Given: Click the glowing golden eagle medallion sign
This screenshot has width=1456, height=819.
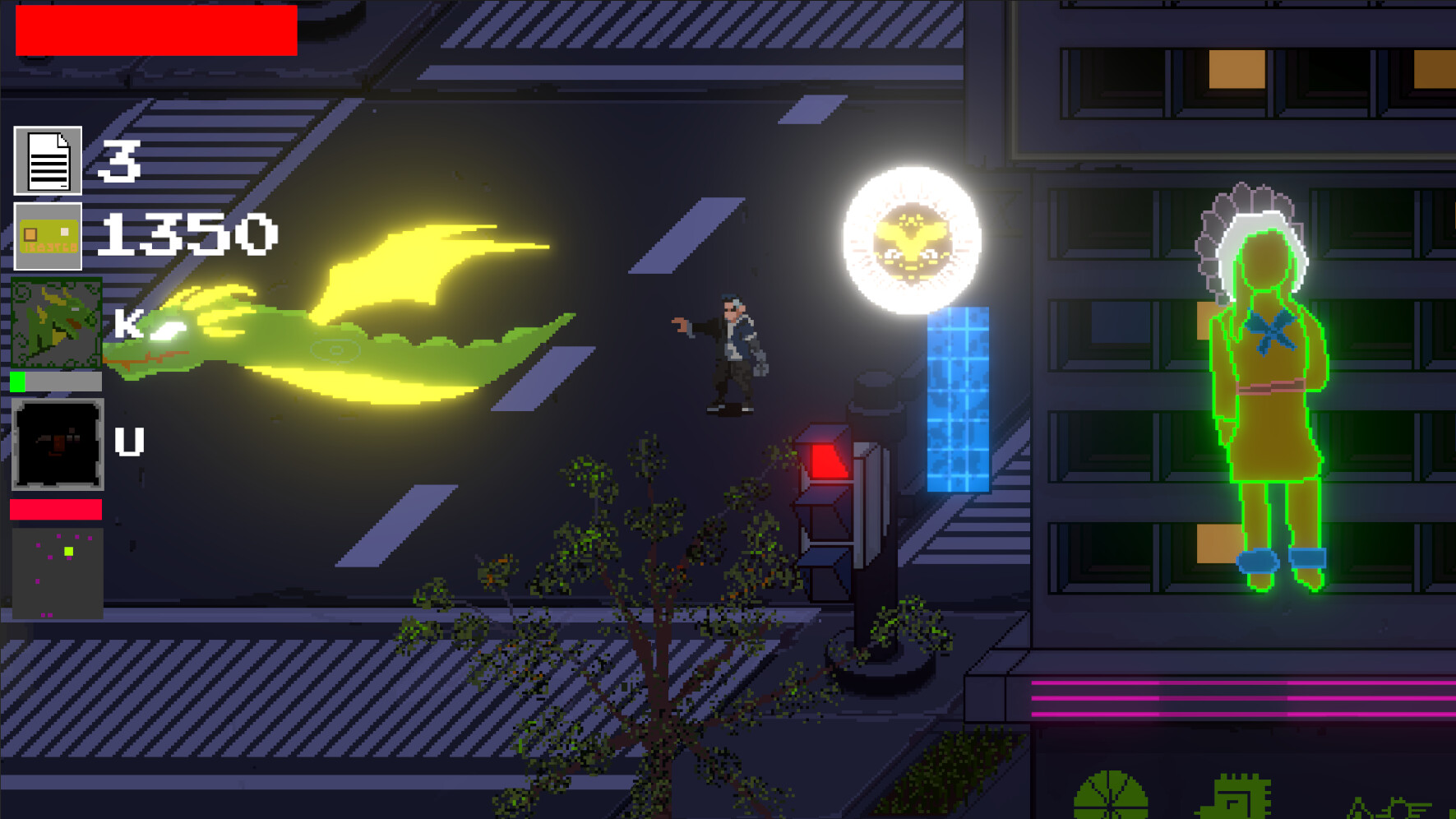Looking at the screenshot, I should point(911,241).
